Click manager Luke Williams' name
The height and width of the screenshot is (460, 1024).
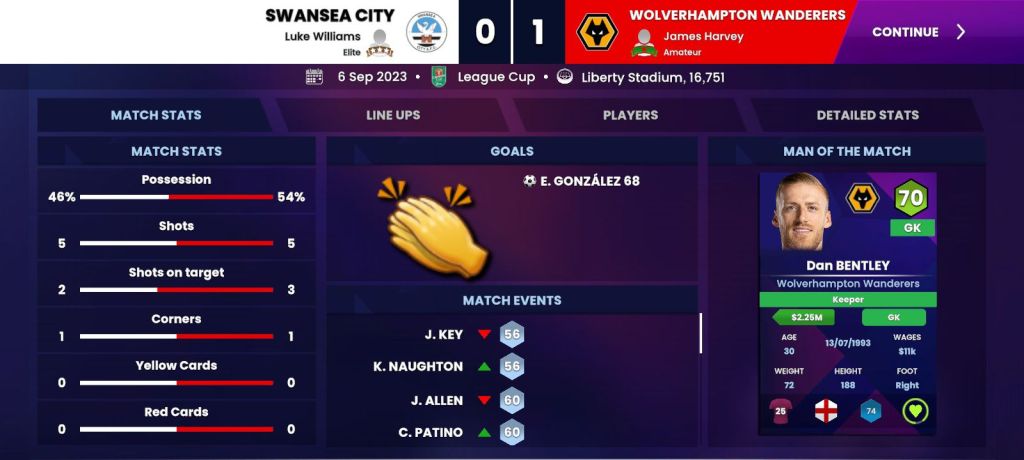[322, 36]
